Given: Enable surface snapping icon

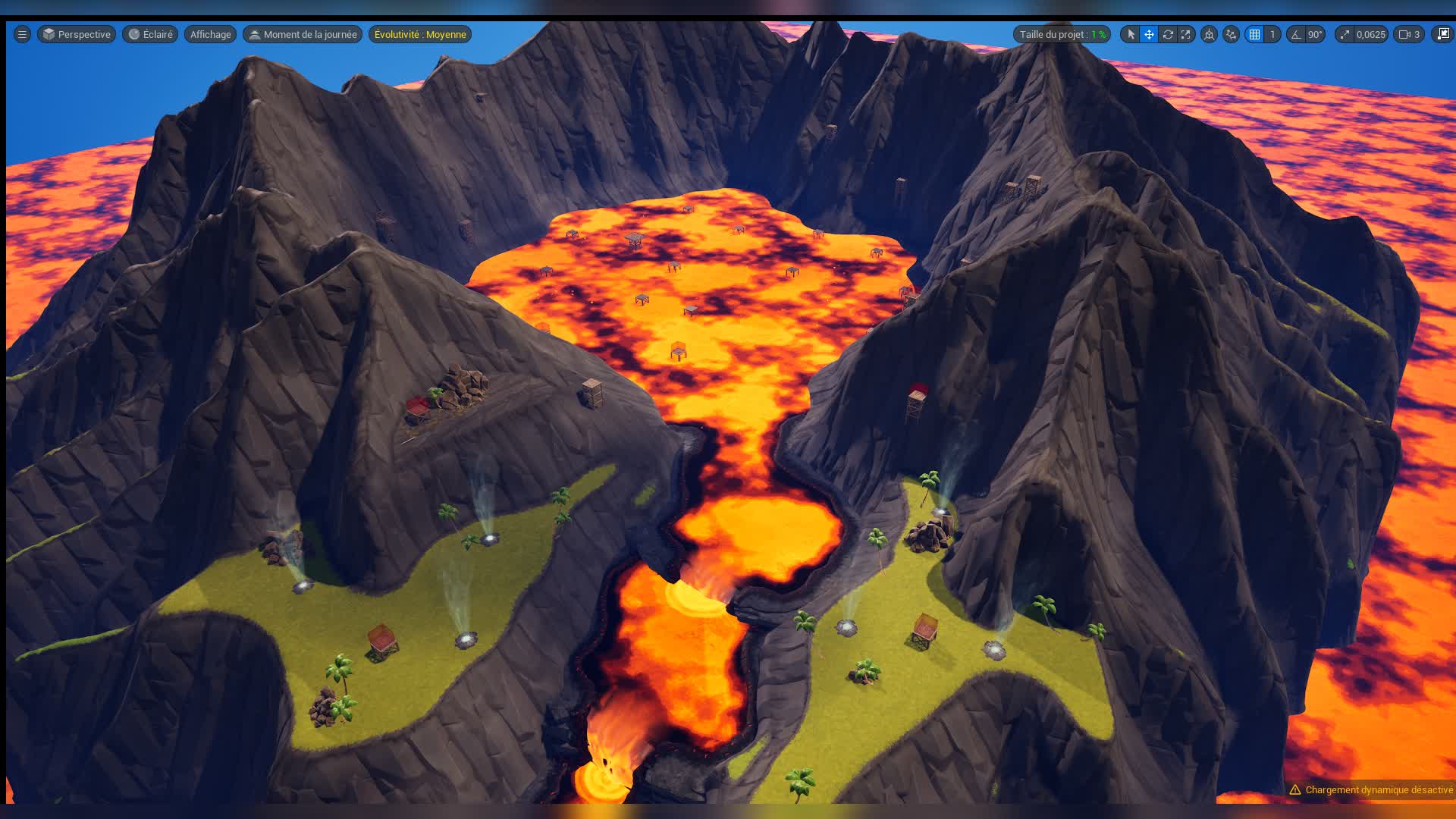Looking at the screenshot, I should 1232,34.
